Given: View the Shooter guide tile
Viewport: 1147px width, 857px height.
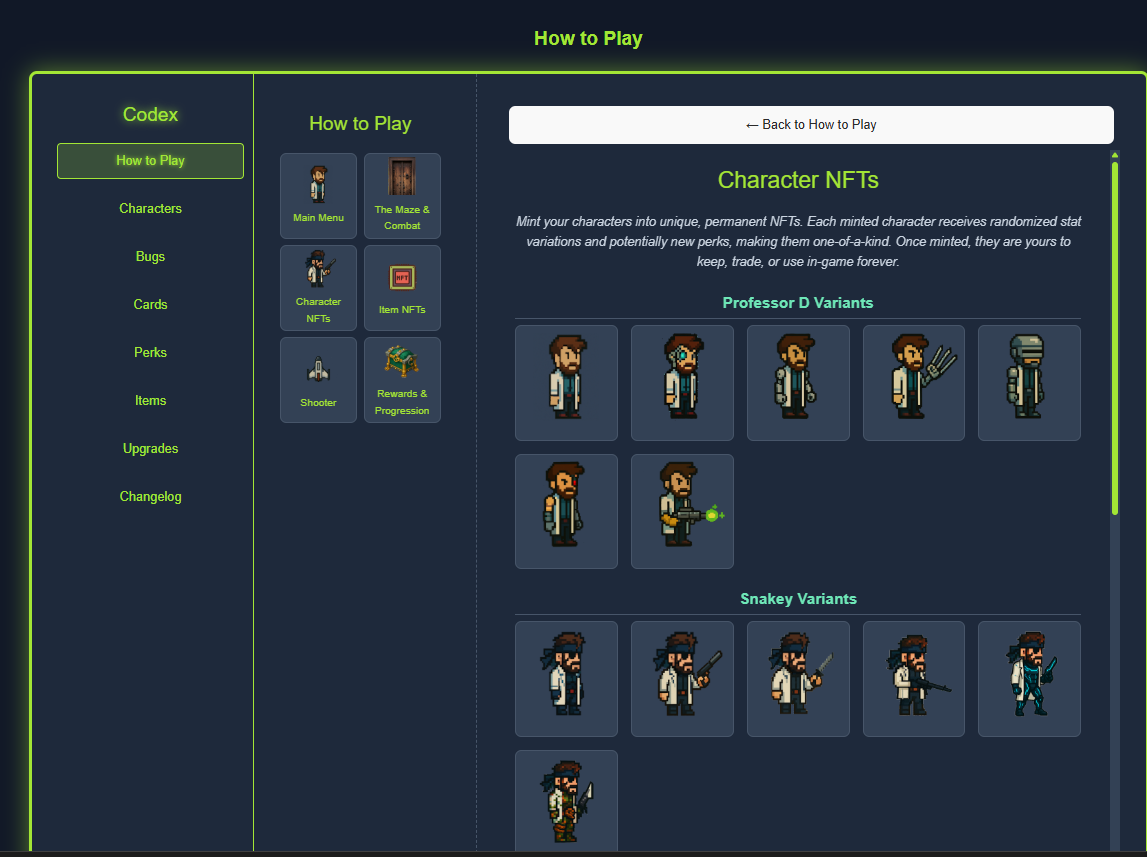Looking at the screenshot, I should tap(318, 380).
